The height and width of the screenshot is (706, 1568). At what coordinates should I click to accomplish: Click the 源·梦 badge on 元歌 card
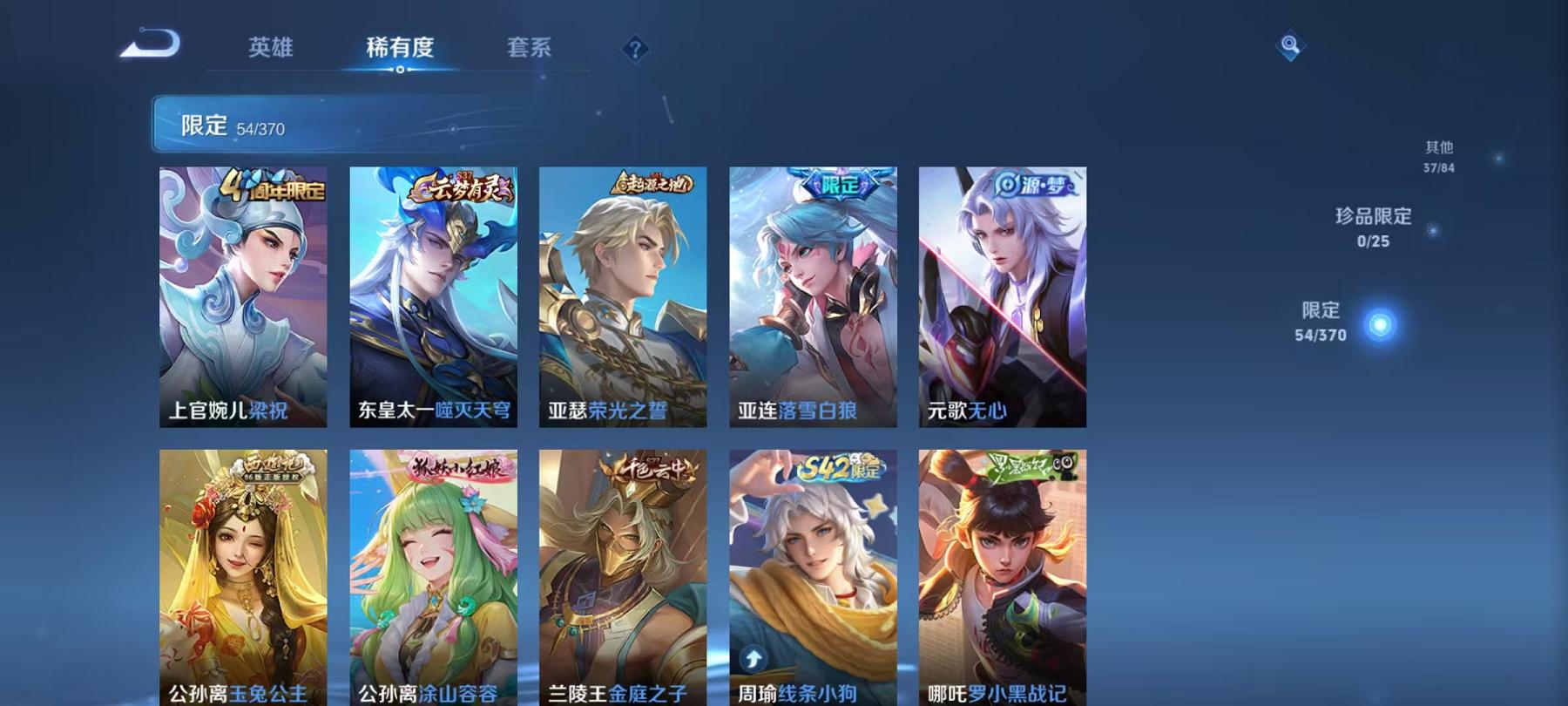point(1037,185)
